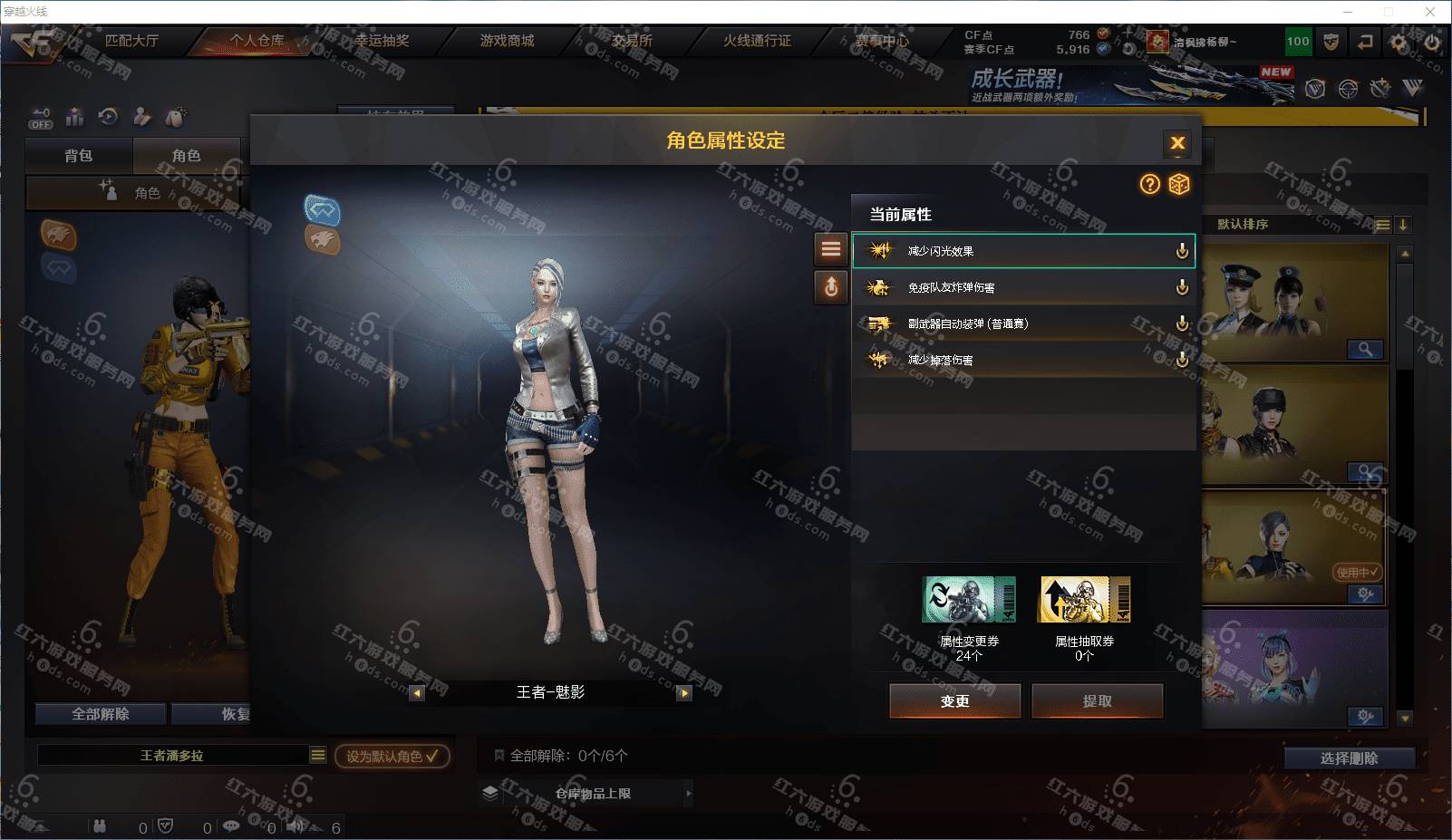Open the 游戏商城 tab
1452x840 pixels.
pyautogui.click(x=507, y=41)
